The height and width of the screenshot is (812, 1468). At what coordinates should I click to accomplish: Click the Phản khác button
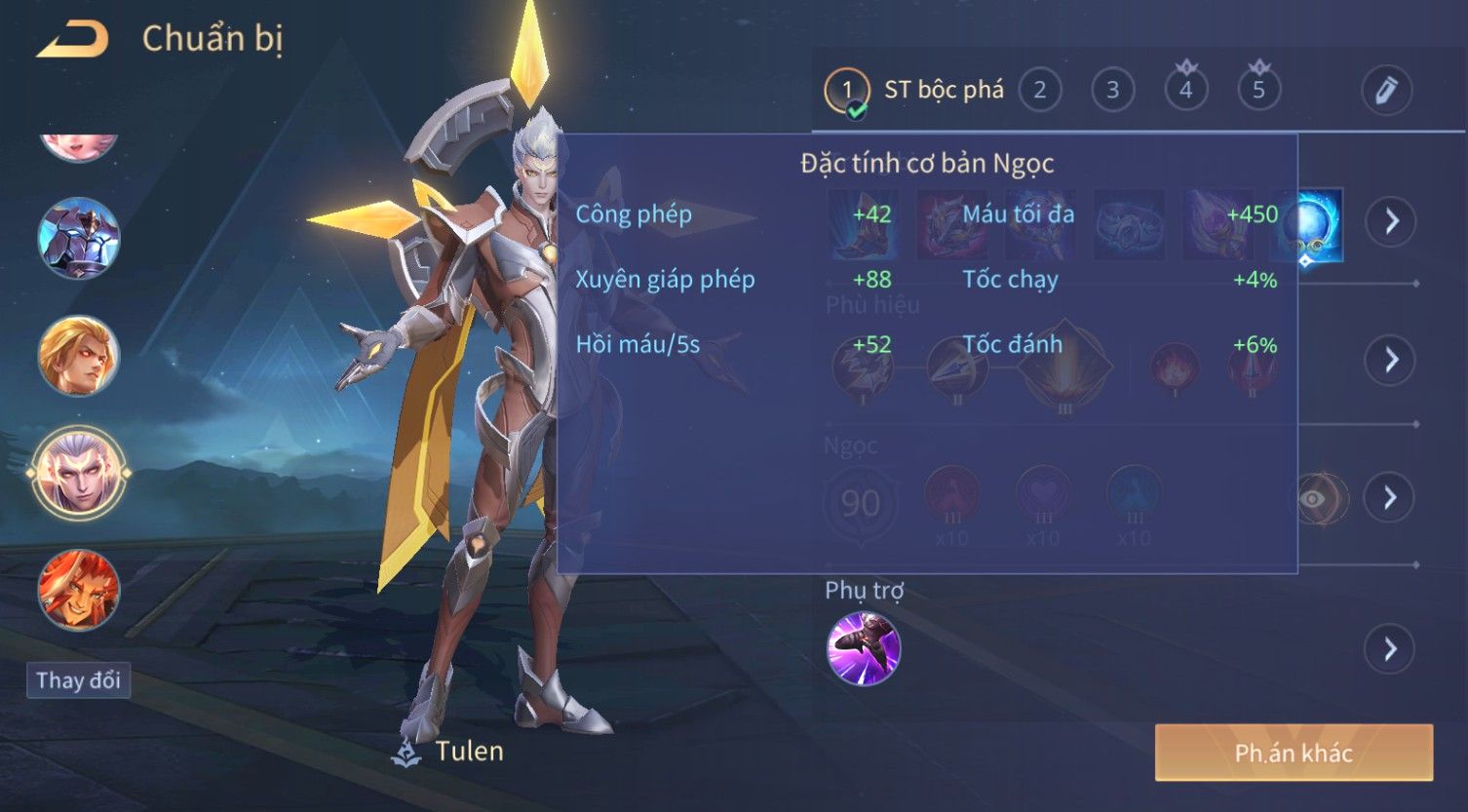1294,753
